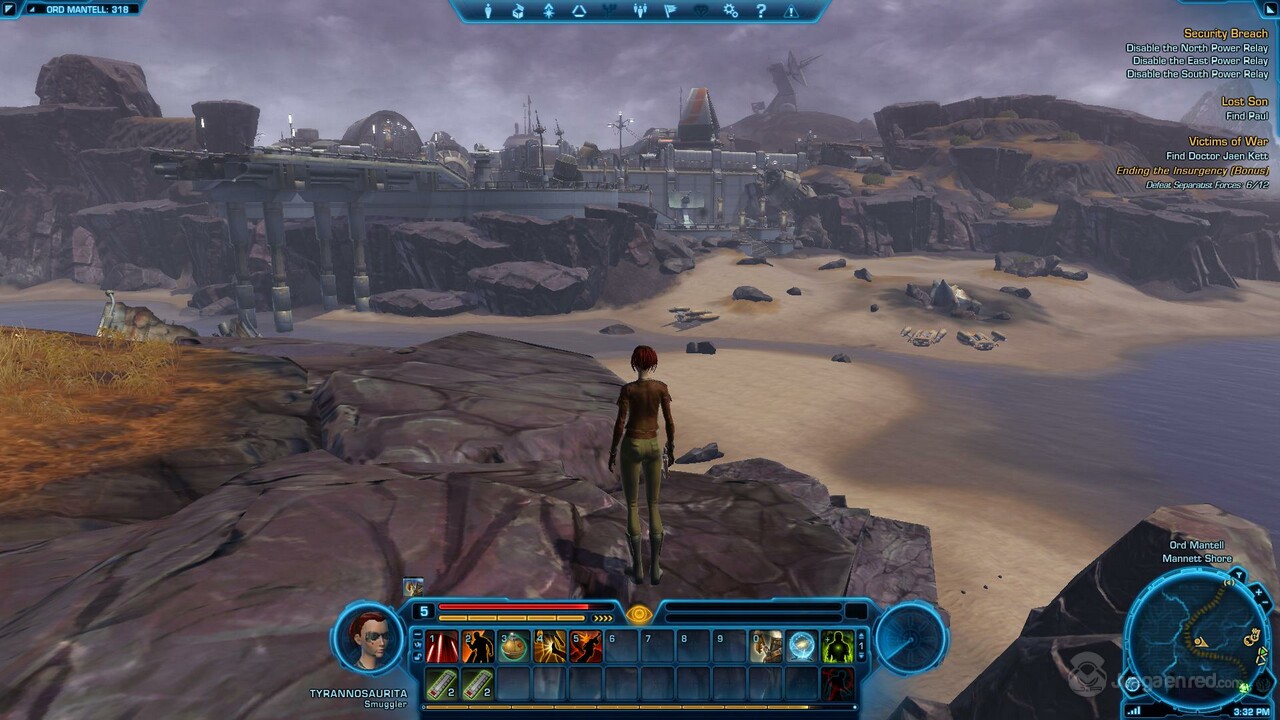Select the Tyrannosaurita player portrait
The width and height of the screenshot is (1280, 720).
coord(369,639)
